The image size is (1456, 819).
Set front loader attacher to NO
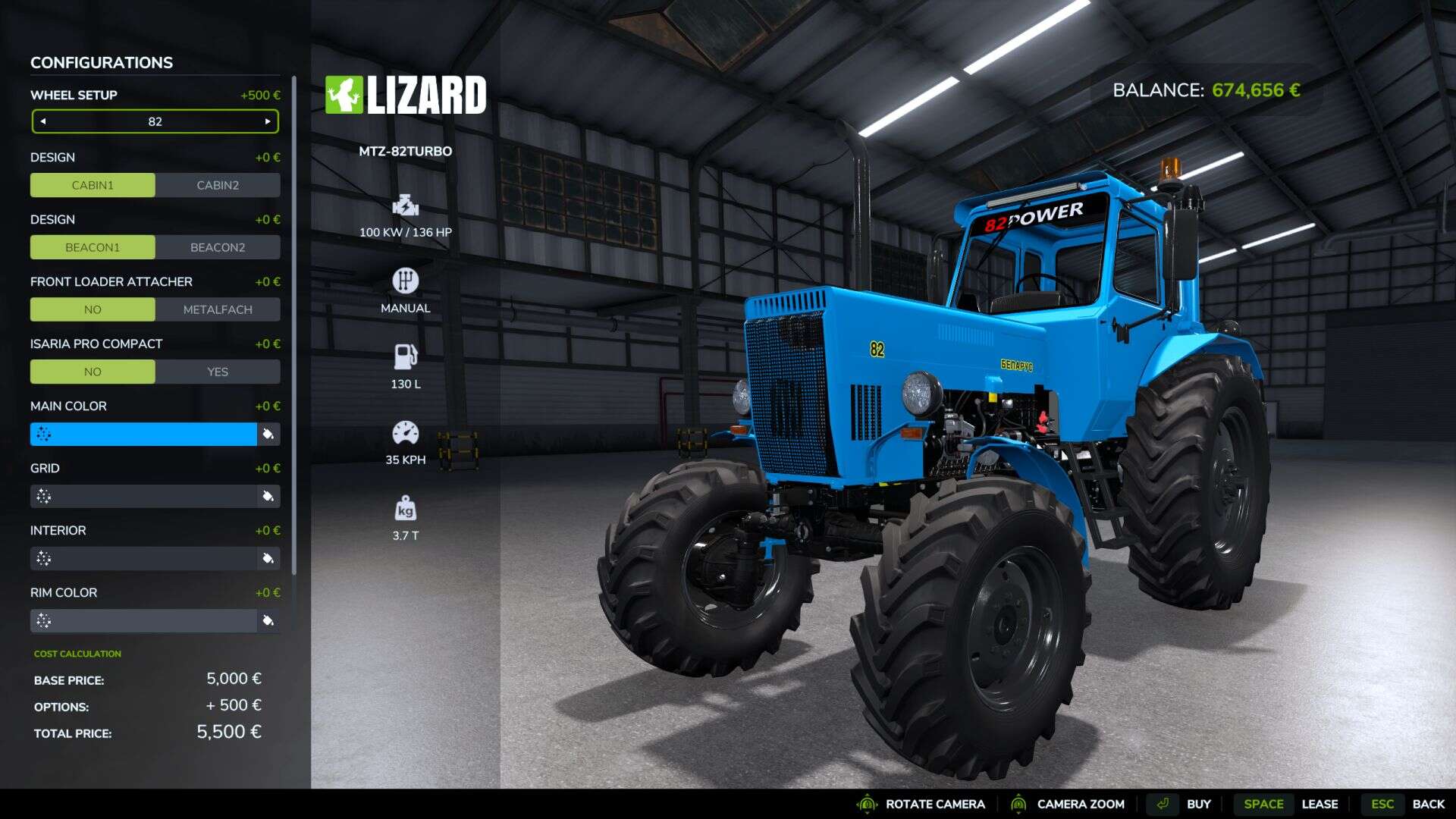(x=93, y=309)
